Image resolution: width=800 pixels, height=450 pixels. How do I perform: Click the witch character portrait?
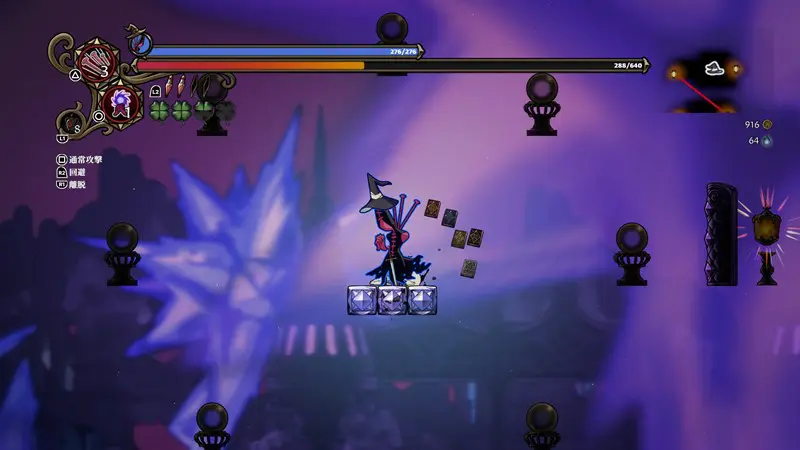click(x=138, y=44)
